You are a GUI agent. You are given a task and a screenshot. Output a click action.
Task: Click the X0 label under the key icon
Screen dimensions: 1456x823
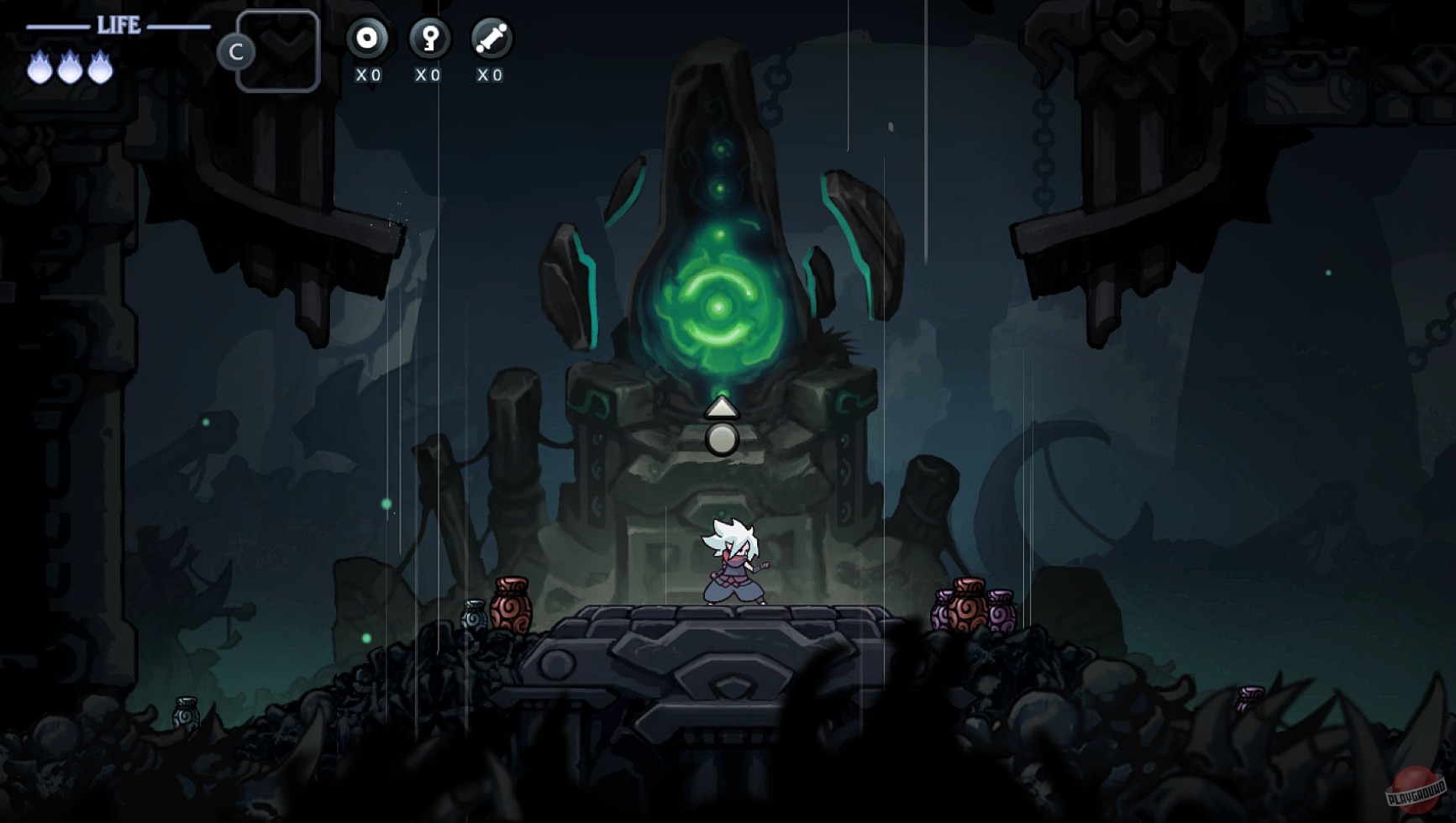(428, 75)
